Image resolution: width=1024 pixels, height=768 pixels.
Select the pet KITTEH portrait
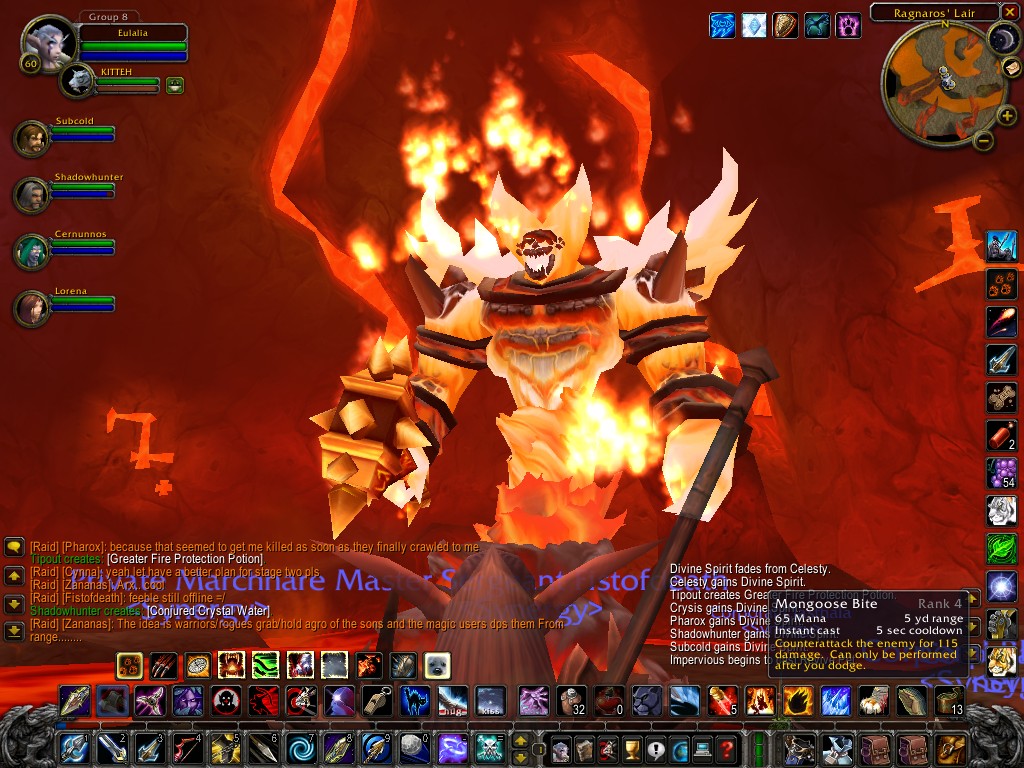76,81
